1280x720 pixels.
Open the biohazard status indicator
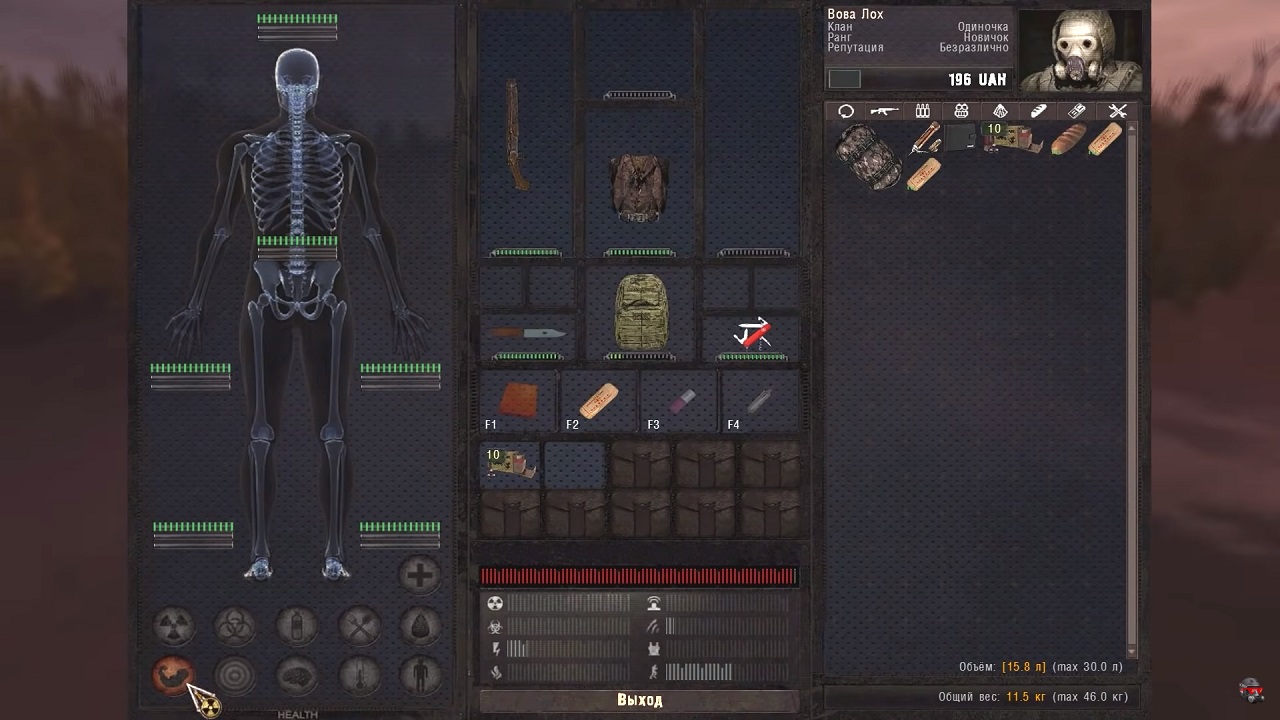pyautogui.click(x=234, y=625)
